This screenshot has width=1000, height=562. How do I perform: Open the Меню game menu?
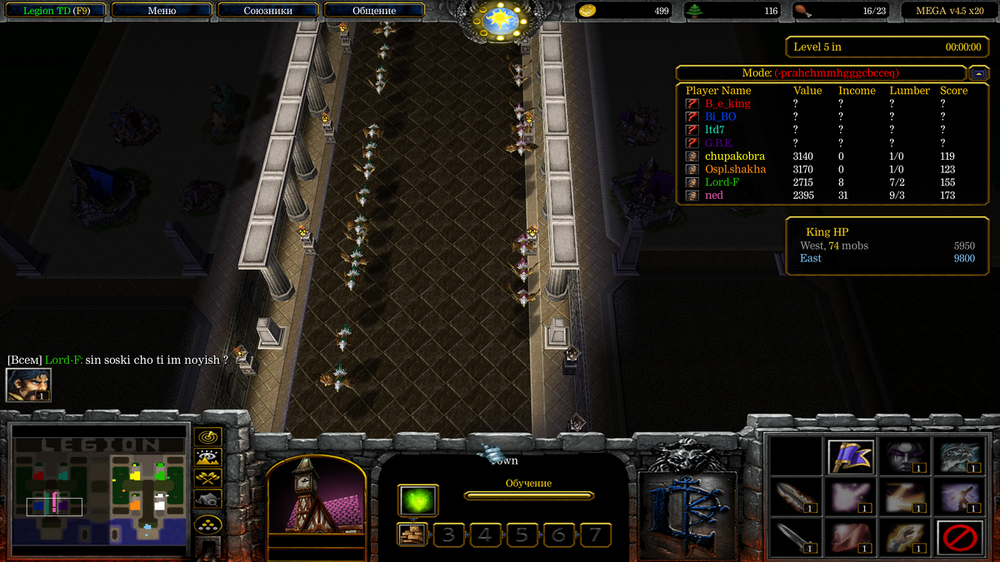161,11
